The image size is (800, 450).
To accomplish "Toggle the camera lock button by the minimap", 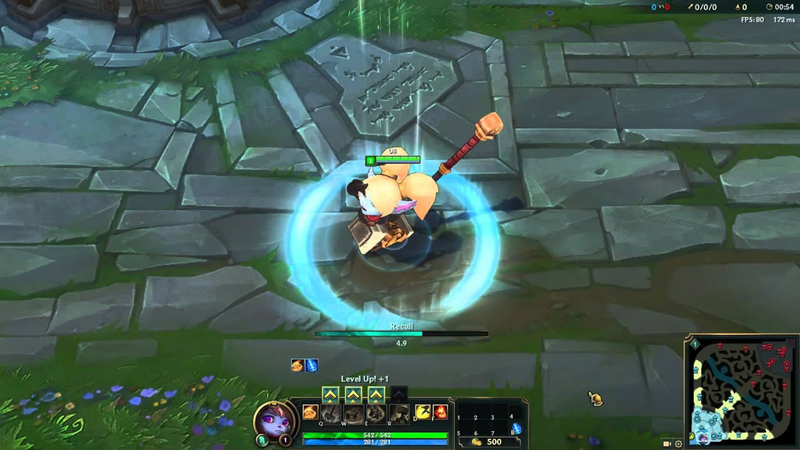I will (666, 442).
